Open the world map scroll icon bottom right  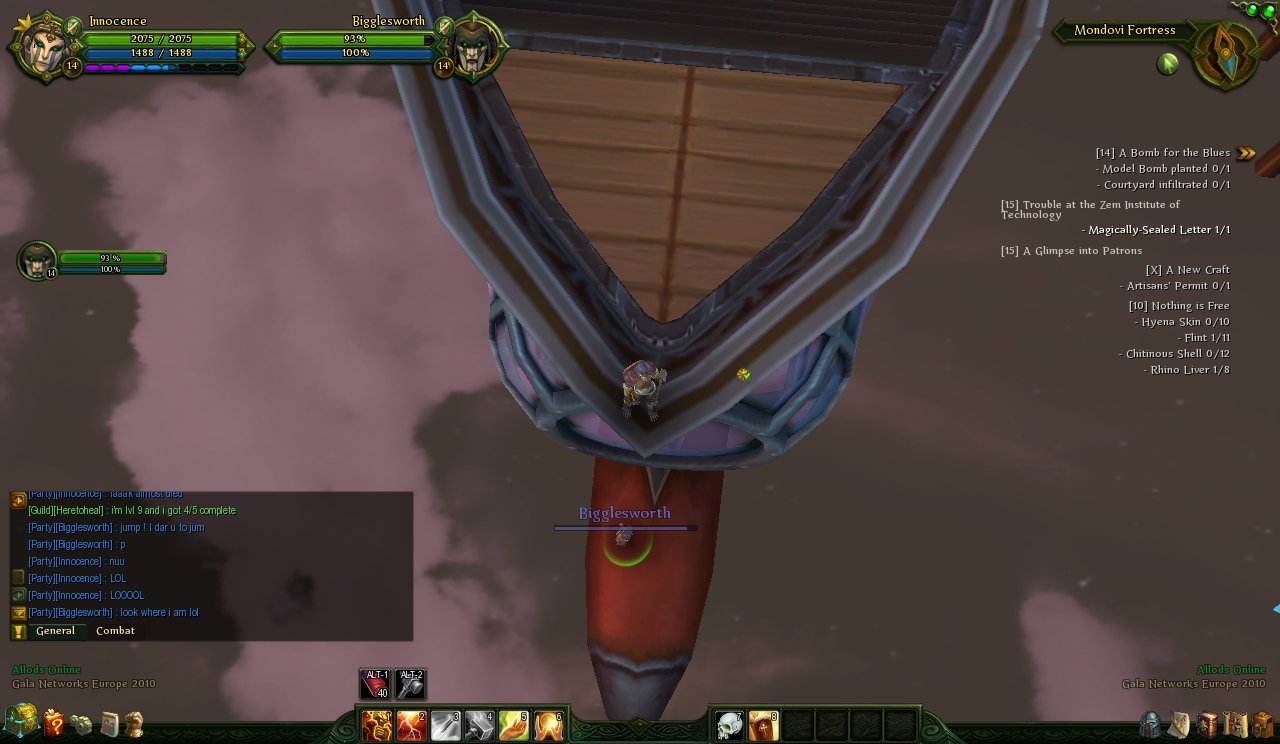pos(1178,722)
